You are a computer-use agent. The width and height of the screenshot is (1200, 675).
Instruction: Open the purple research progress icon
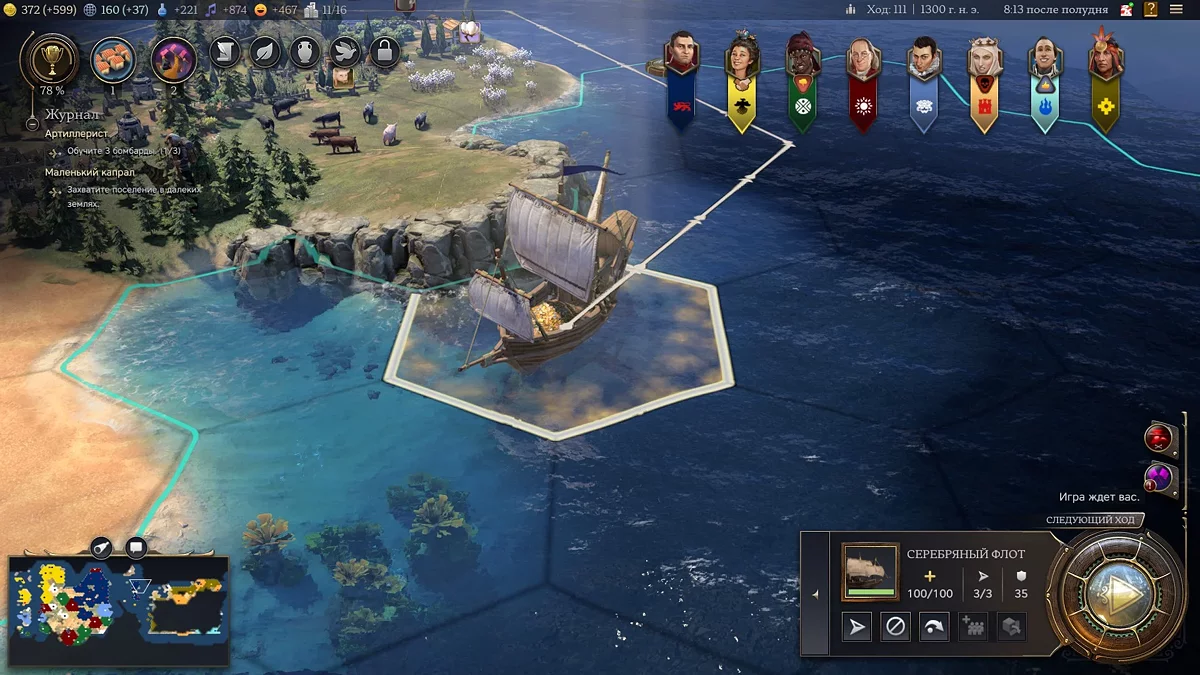click(x=172, y=59)
